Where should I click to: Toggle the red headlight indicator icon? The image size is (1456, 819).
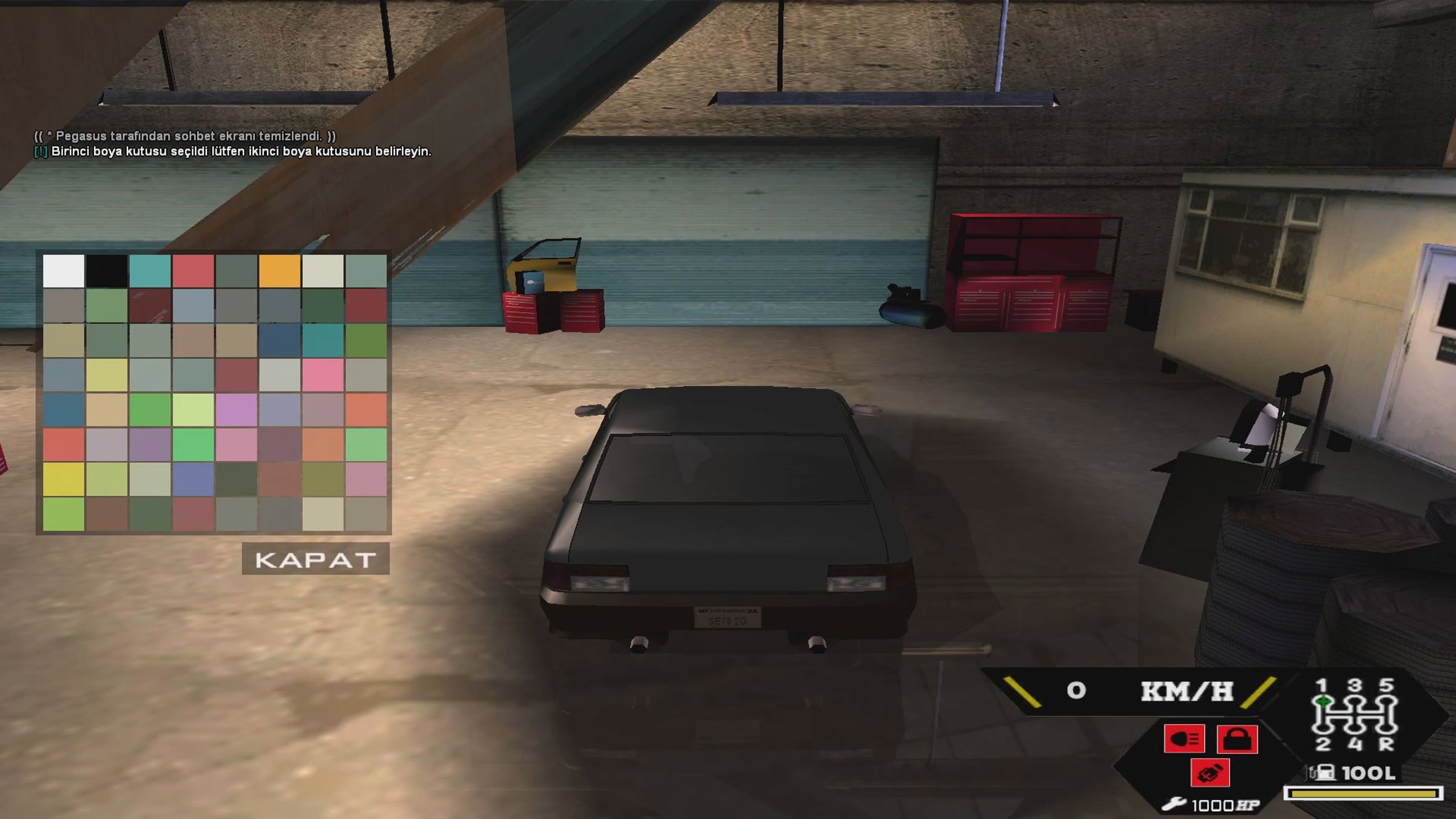tap(1184, 739)
